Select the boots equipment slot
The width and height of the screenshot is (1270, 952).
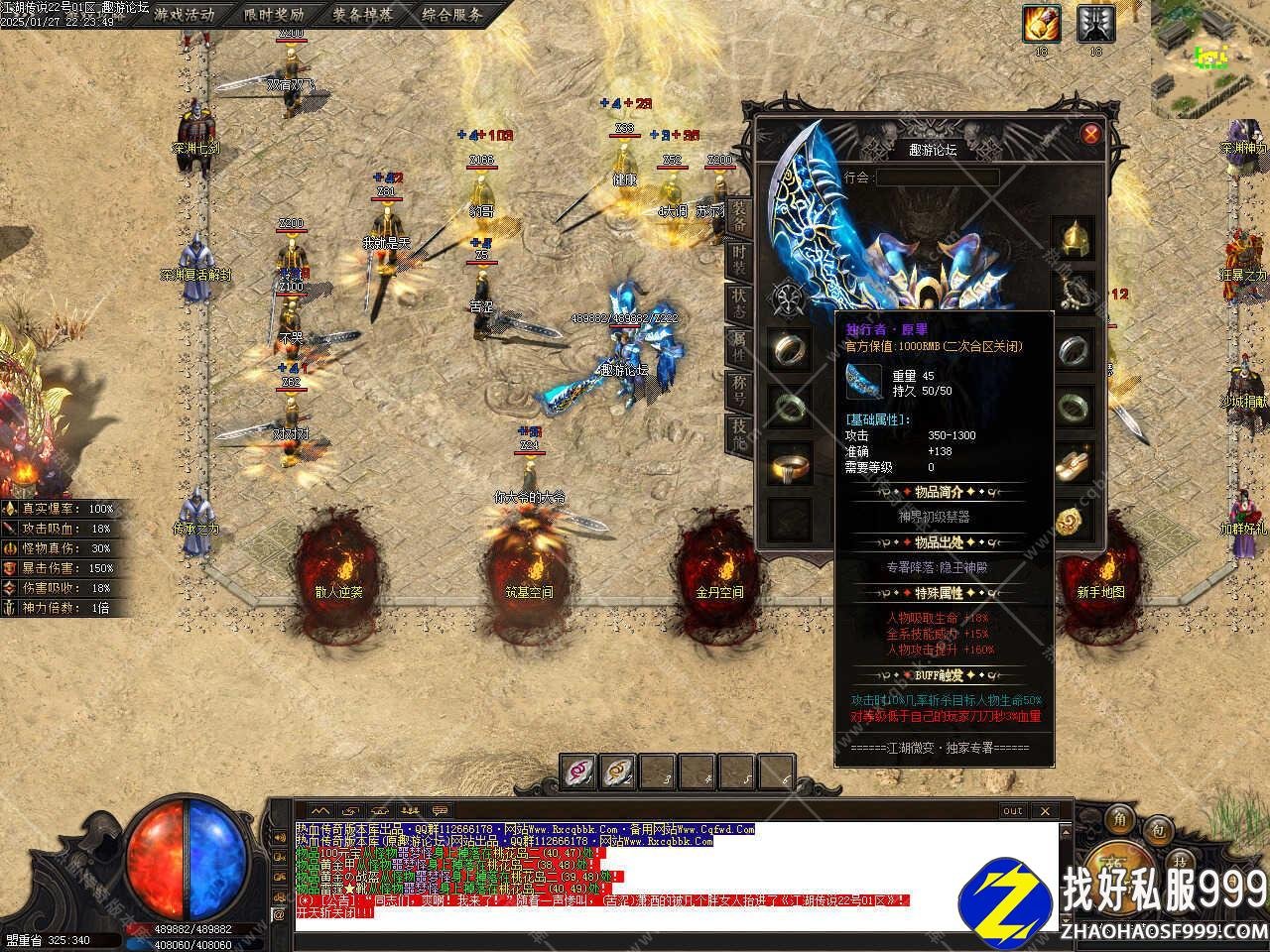tap(1073, 464)
